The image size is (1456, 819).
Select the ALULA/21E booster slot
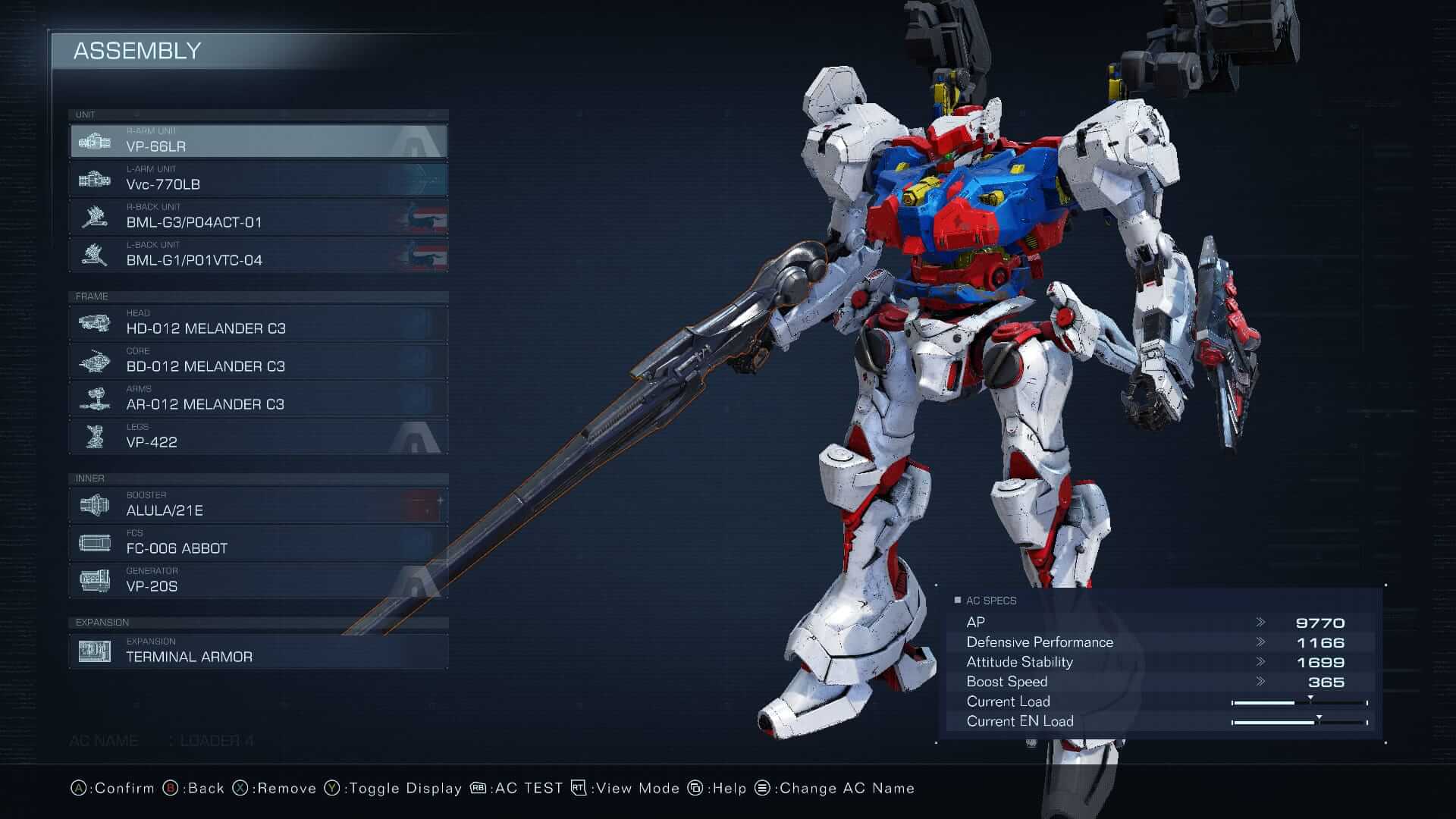coord(258,506)
